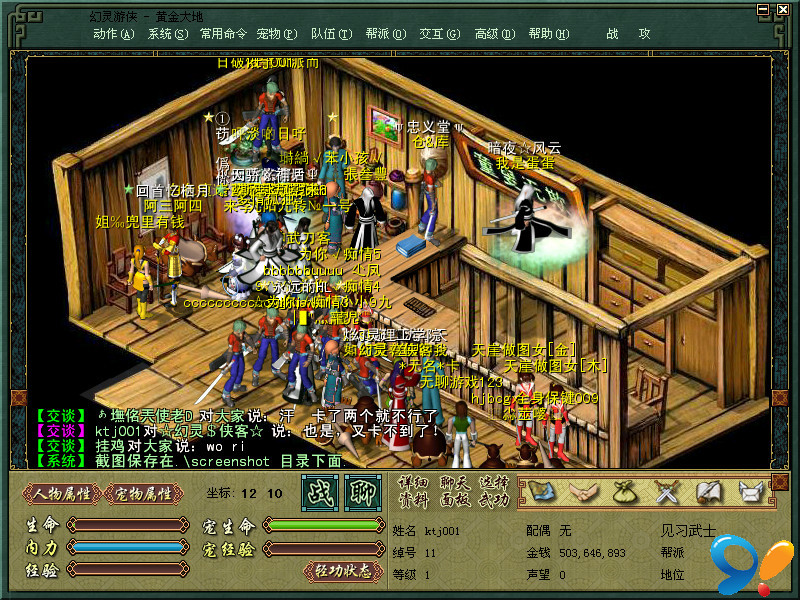Open the 动作 (Action) menu
This screenshot has width=800, height=600.
click(x=113, y=33)
